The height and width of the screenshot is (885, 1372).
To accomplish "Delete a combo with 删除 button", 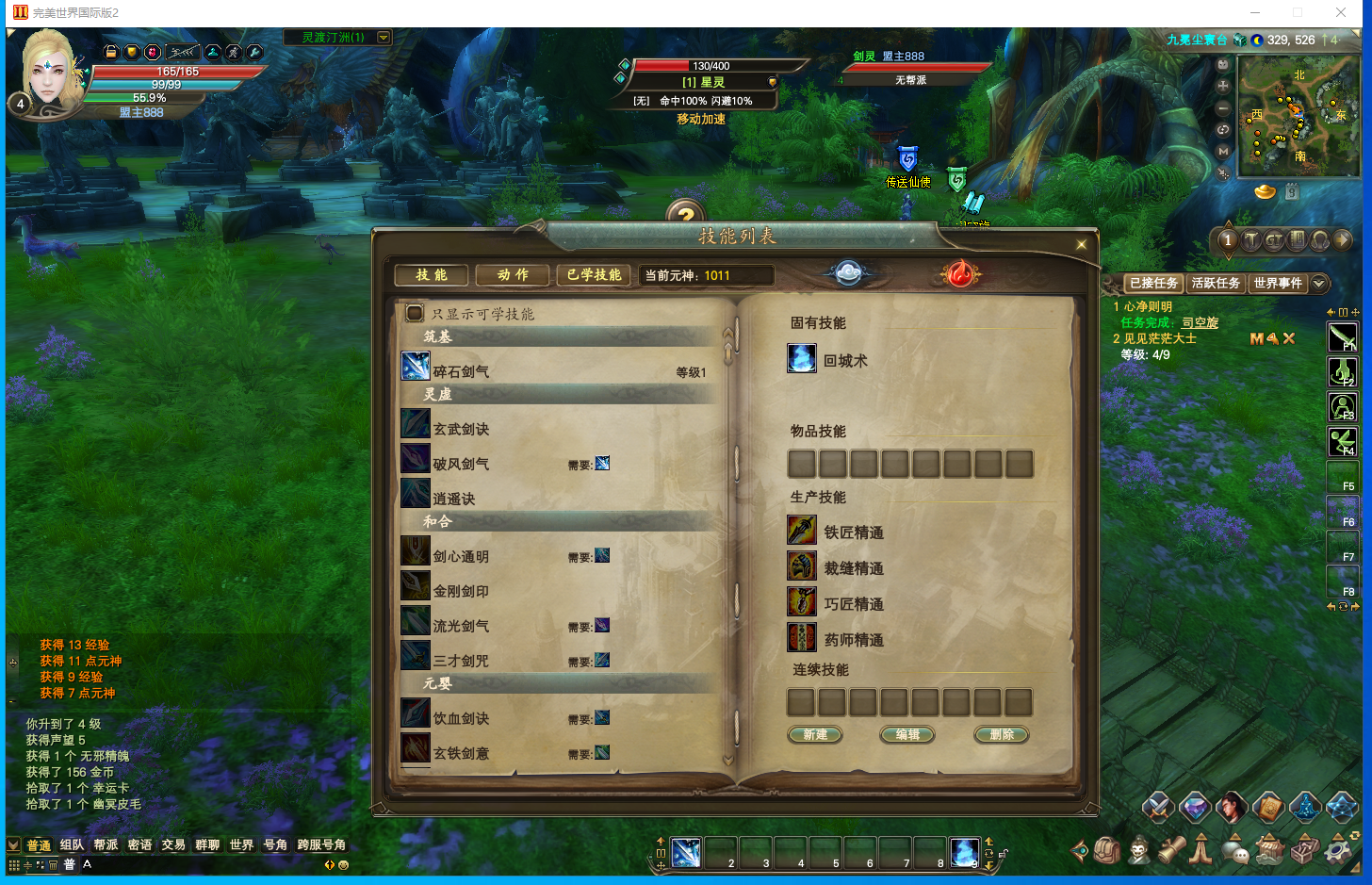I will tap(1002, 735).
